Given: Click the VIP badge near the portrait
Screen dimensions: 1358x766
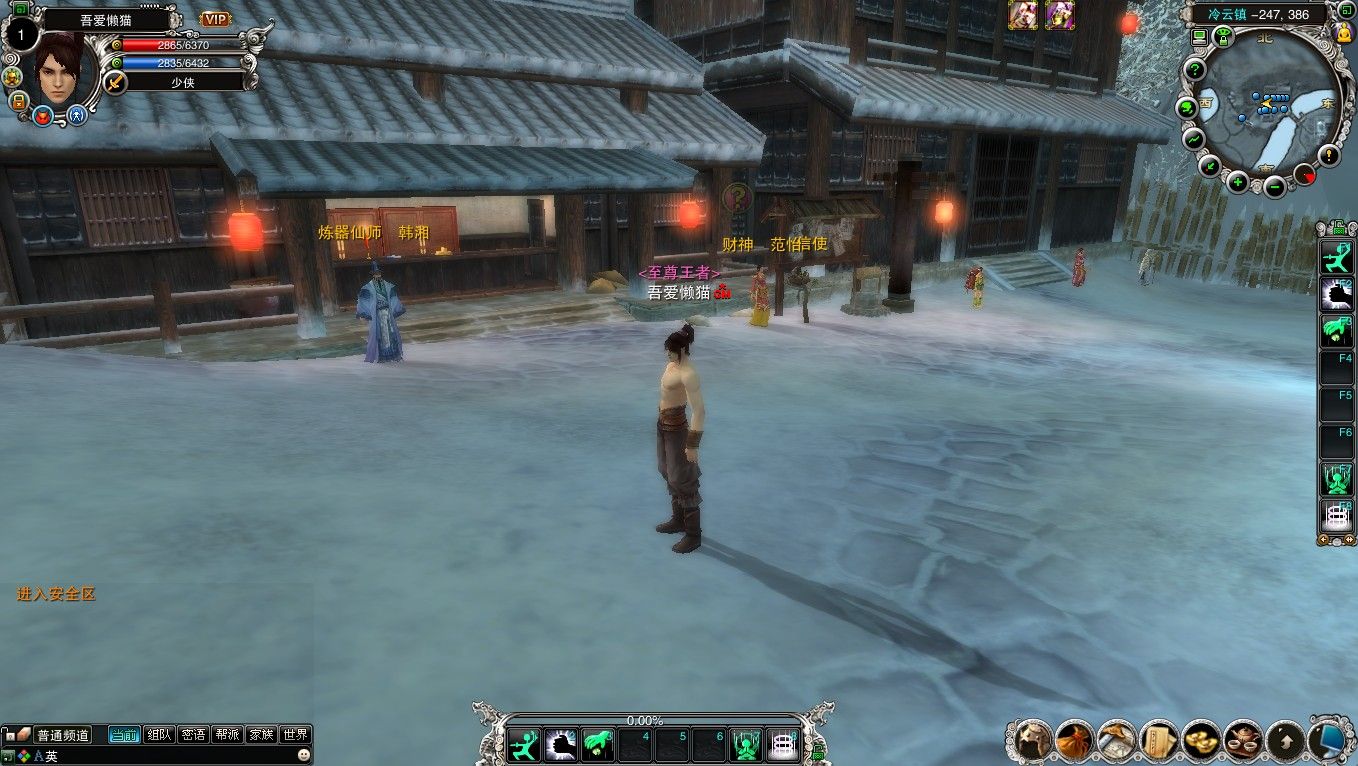Looking at the screenshot, I should coord(215,19).
